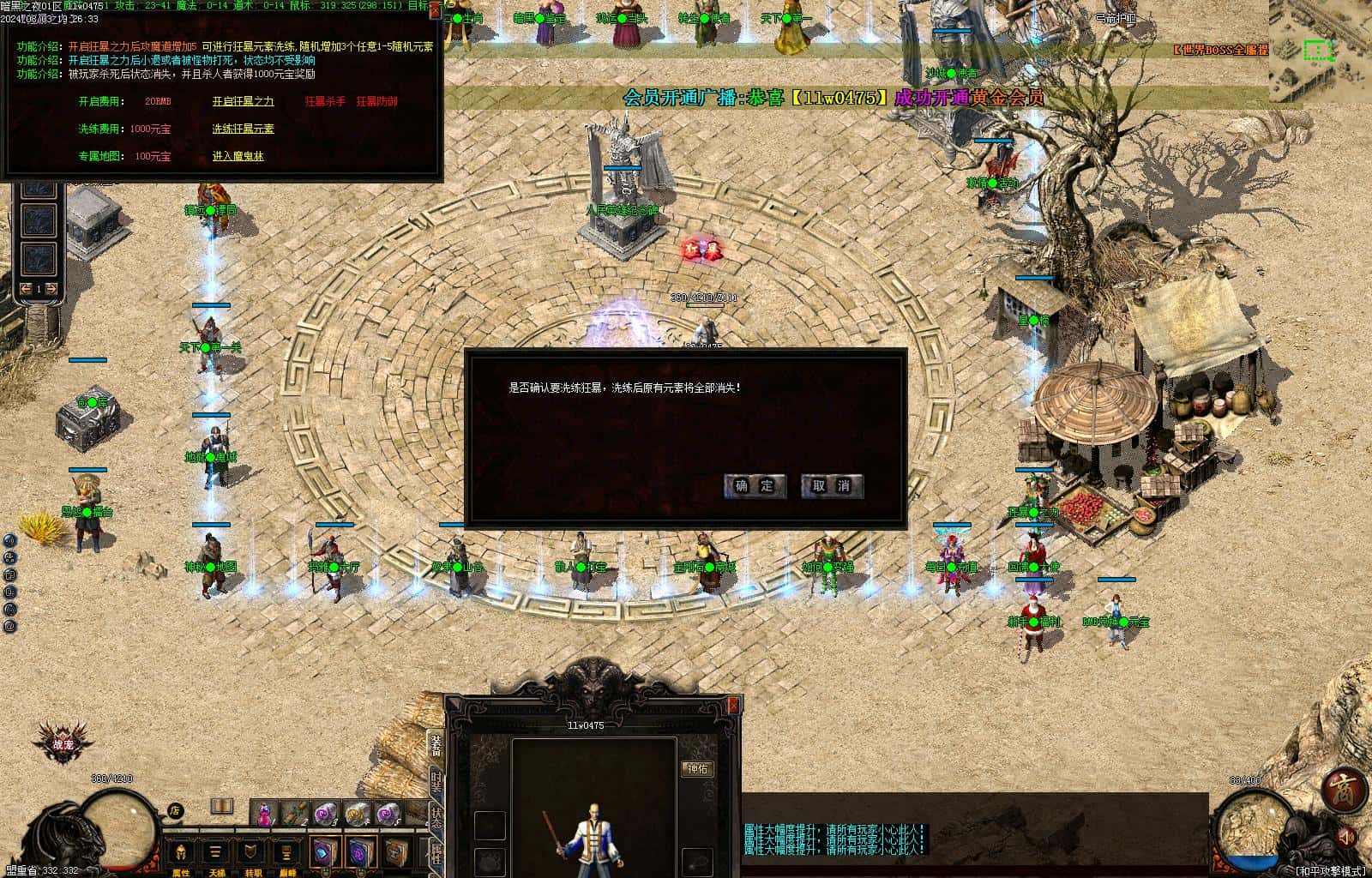Screen dimensions: 1372x878
Task: Toggle the sound speaker icon
Action: (x=1348, y=834)
